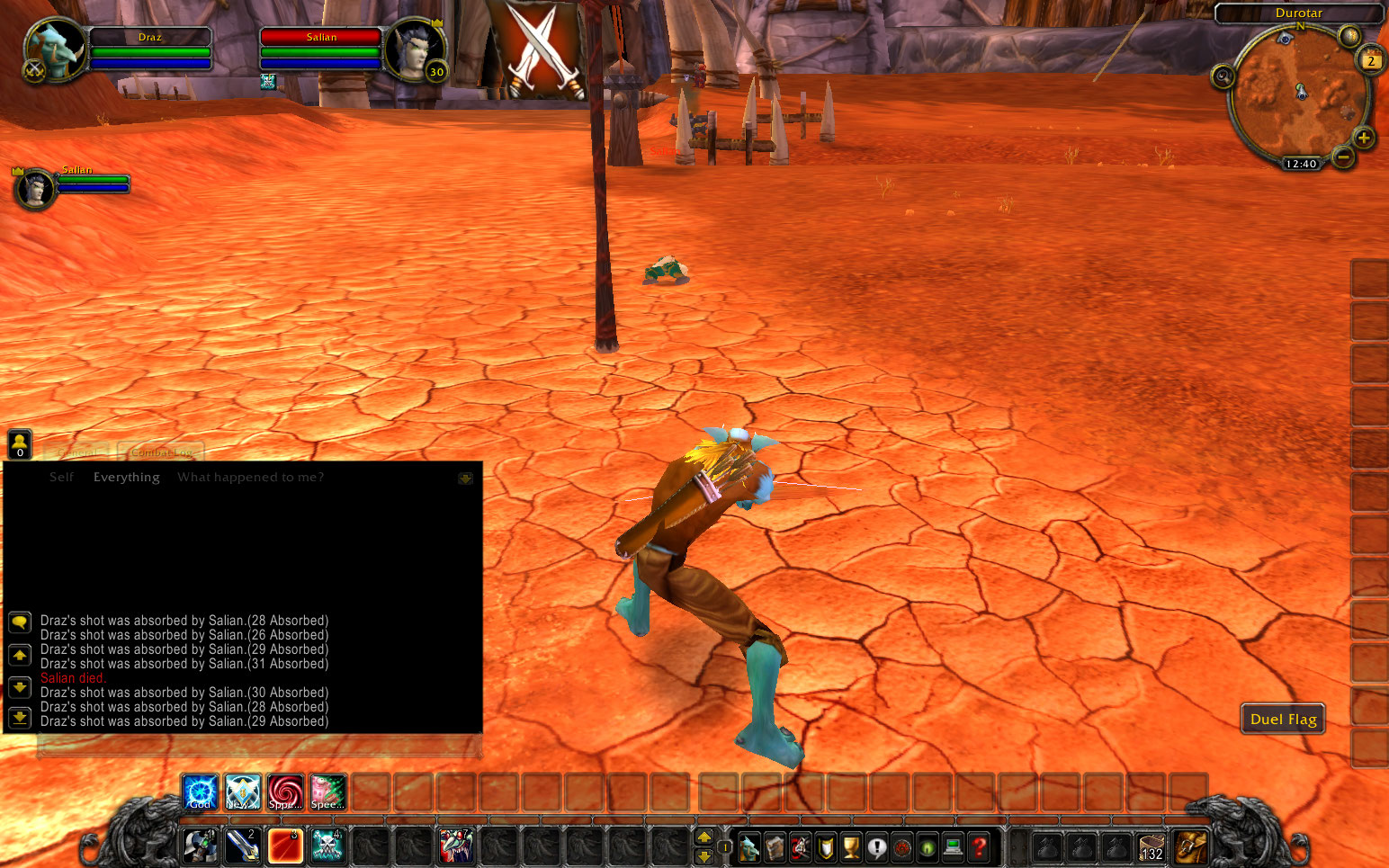1389x868 pixels.
Task: Click the minimap clock showing 12:40
Action: [x=1303, y=164]
